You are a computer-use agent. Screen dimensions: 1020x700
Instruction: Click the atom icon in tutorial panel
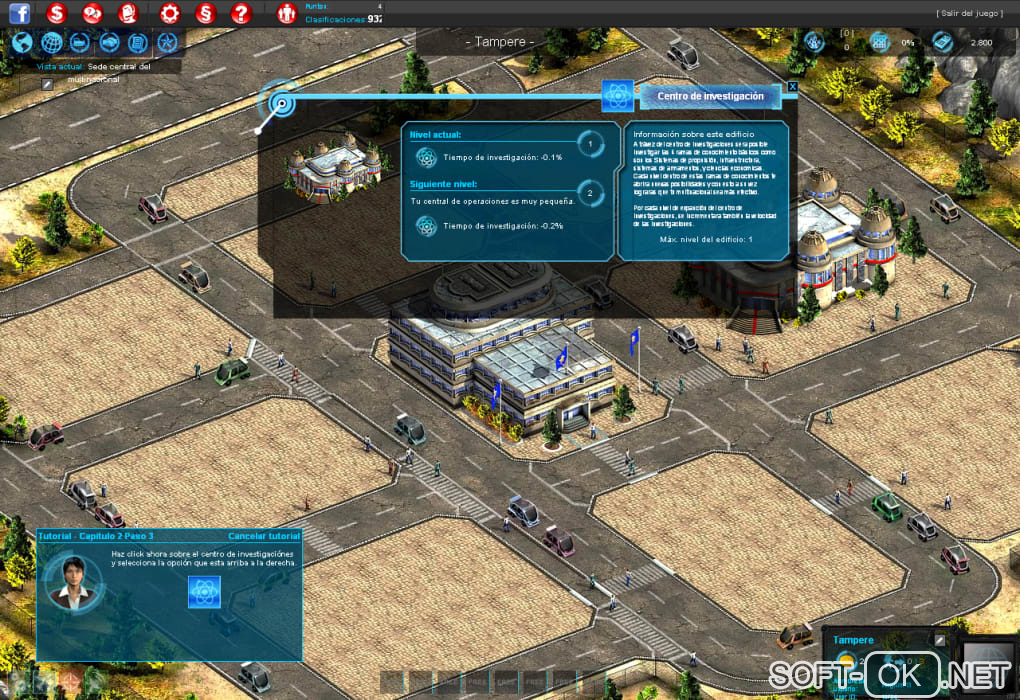point(203,592)
